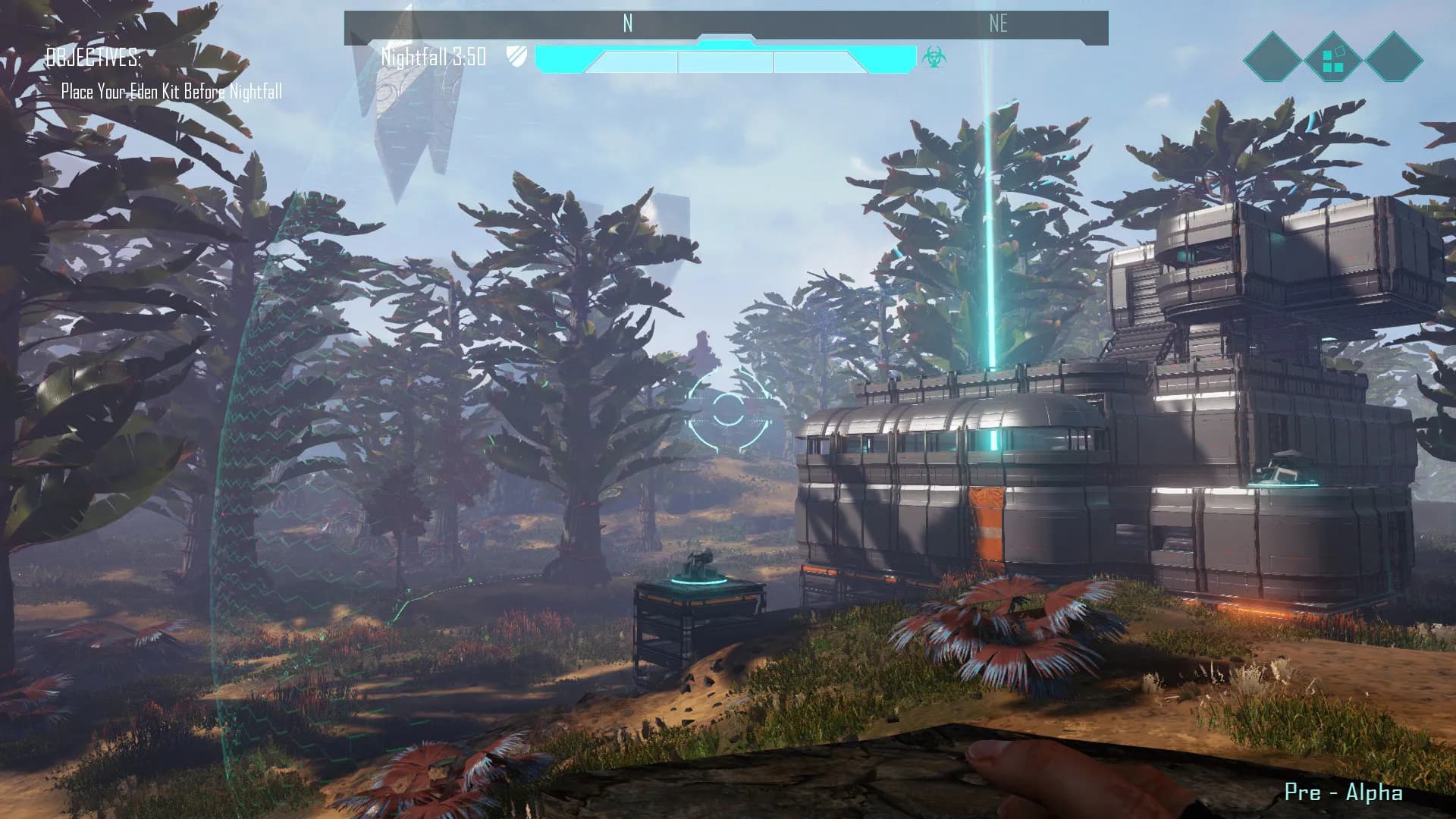This screenshot has width=1456, height=819.
Task: Select the building blocks diamond slot
Action: point(1332,58)
